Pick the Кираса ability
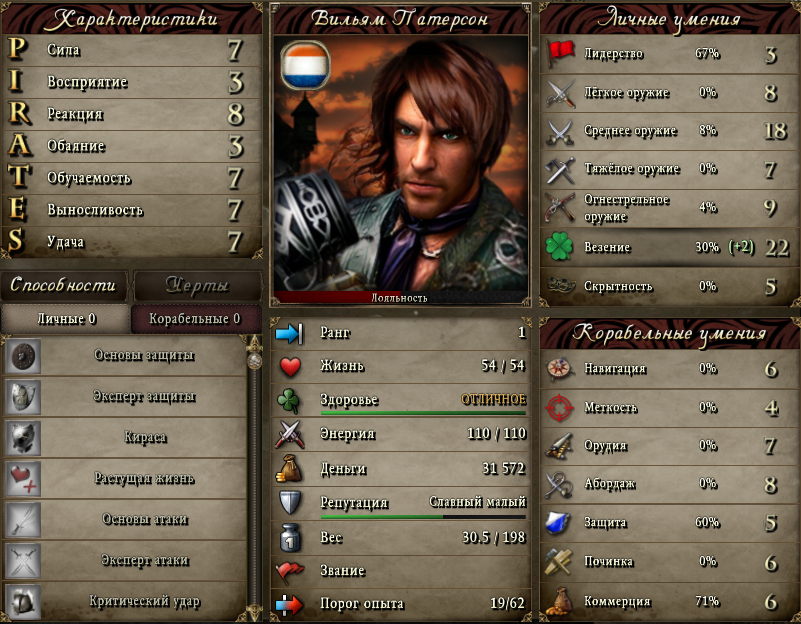 pos(144,437)
